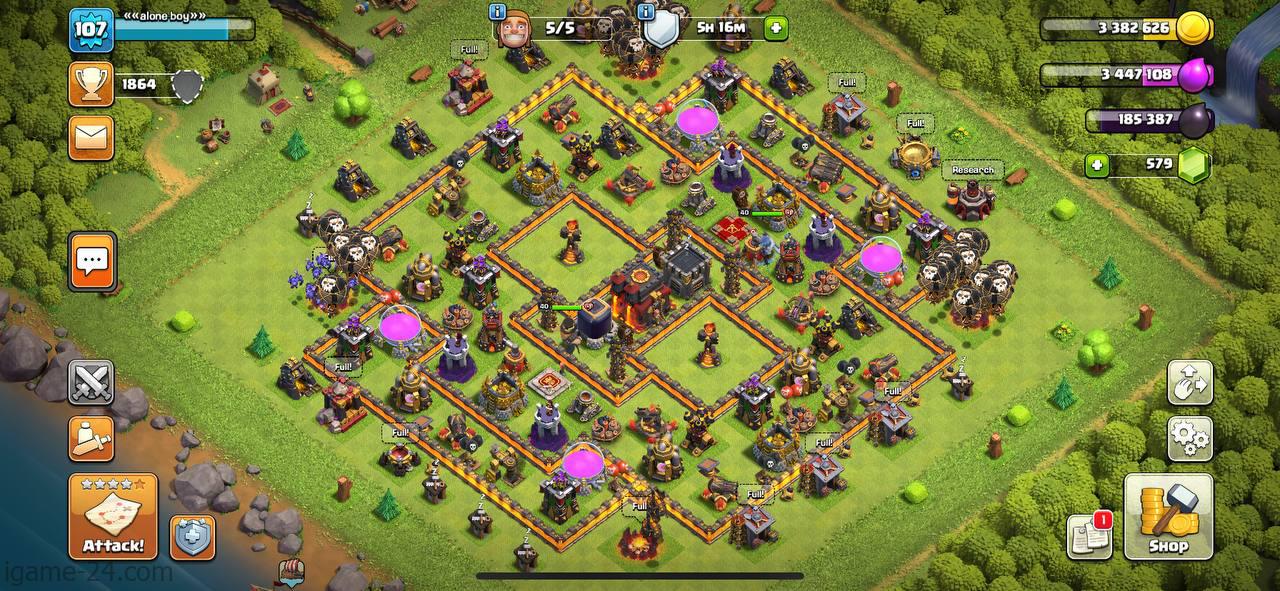Select the silver shield icon beside Attack
The width and height of the screenshot is (1280, 591).
pos(191,538)
